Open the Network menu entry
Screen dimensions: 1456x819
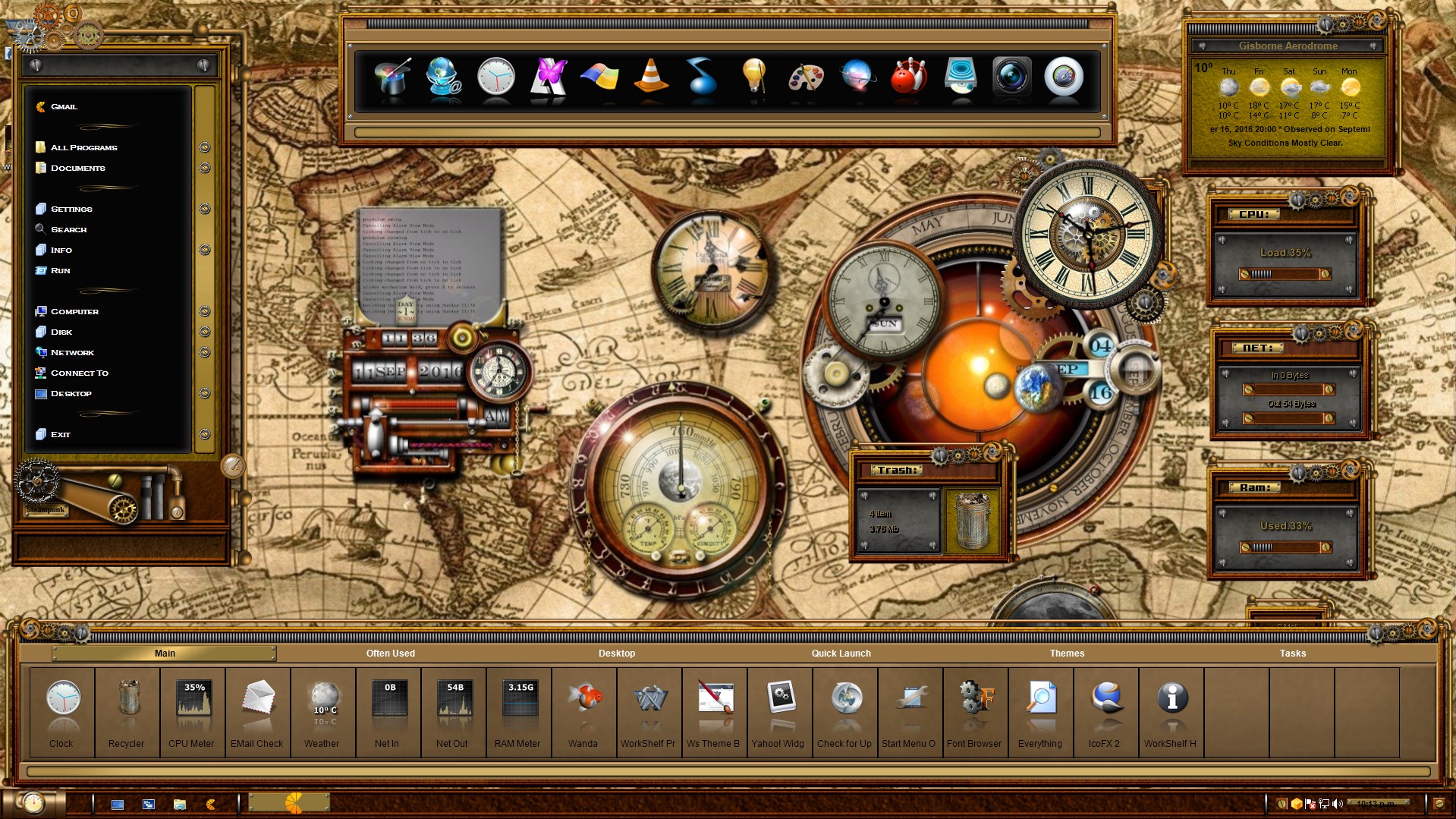point(72,352)
